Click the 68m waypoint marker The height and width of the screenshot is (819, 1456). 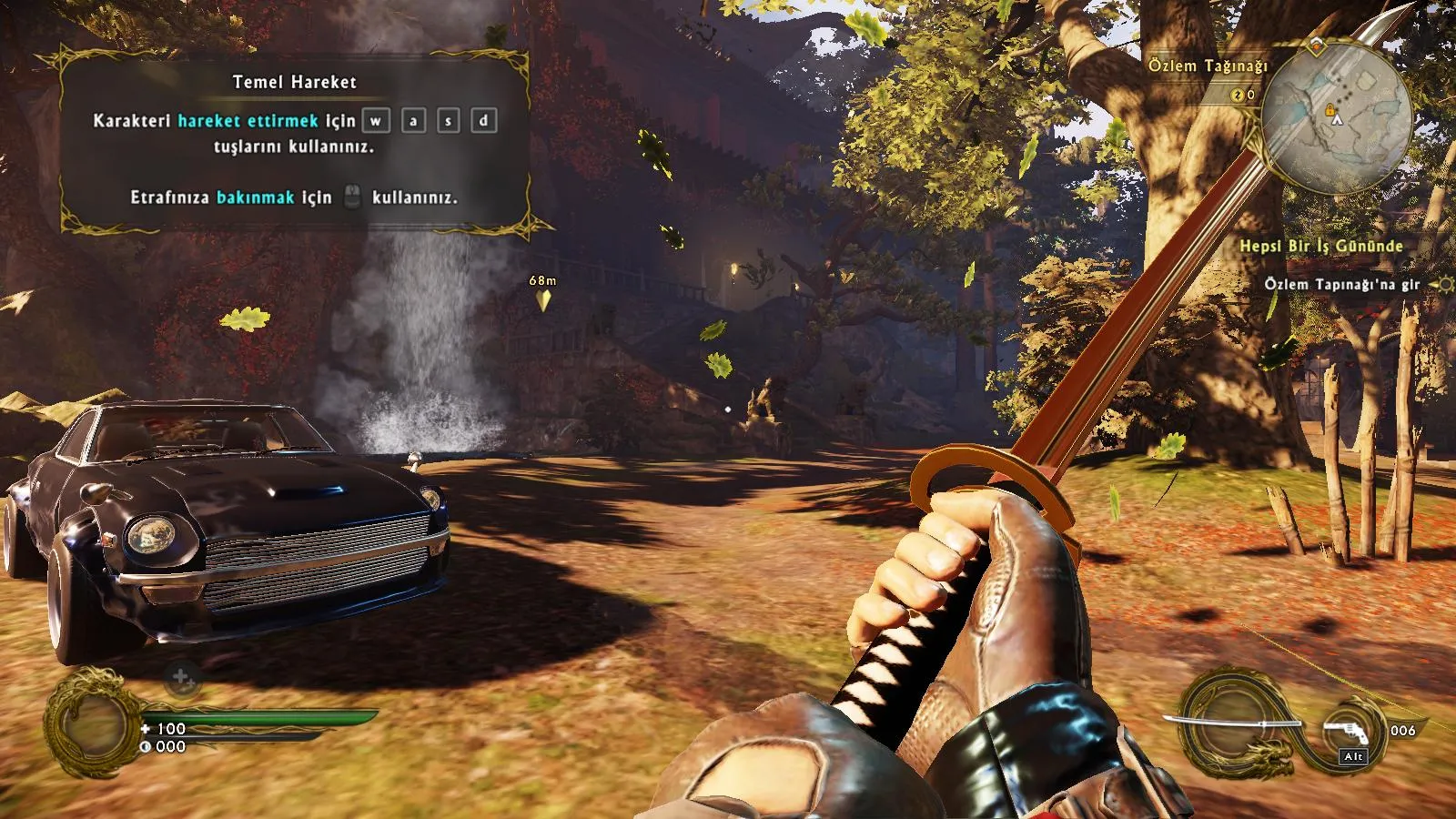[x=543, y=298]
